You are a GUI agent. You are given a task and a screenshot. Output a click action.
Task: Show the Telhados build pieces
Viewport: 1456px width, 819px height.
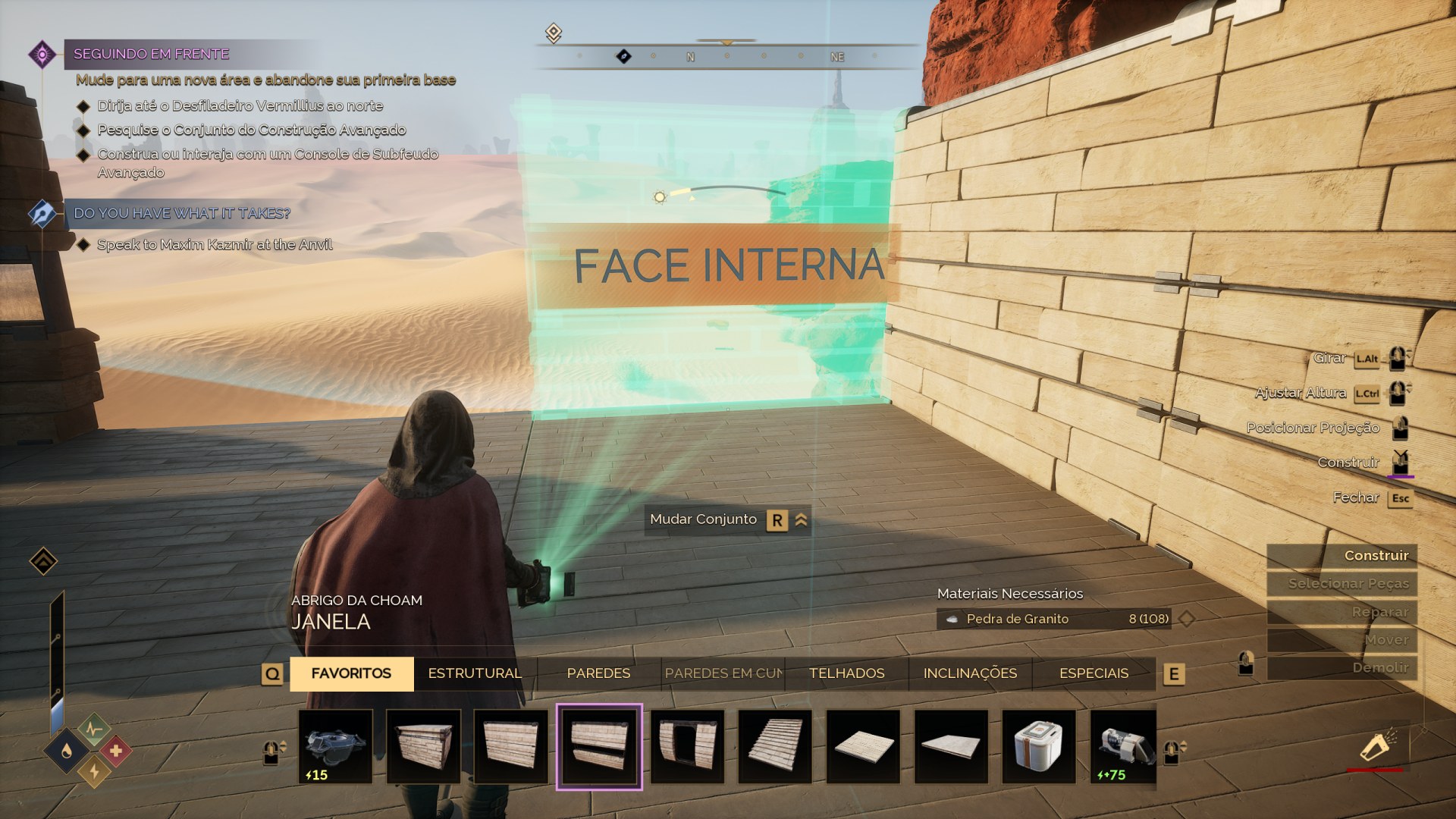tap(846, 673)
